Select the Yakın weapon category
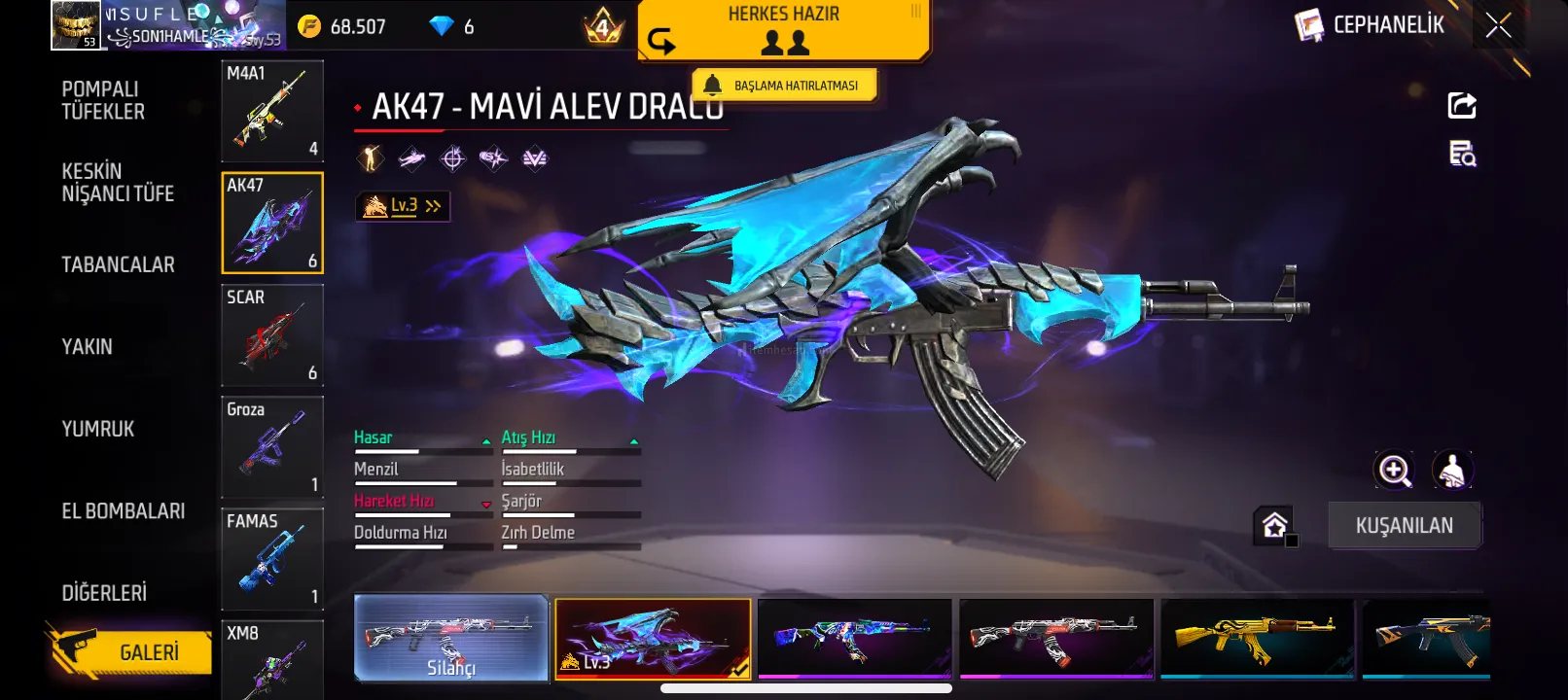Screen dimensions: 1568x700 [x=88, y=346]
